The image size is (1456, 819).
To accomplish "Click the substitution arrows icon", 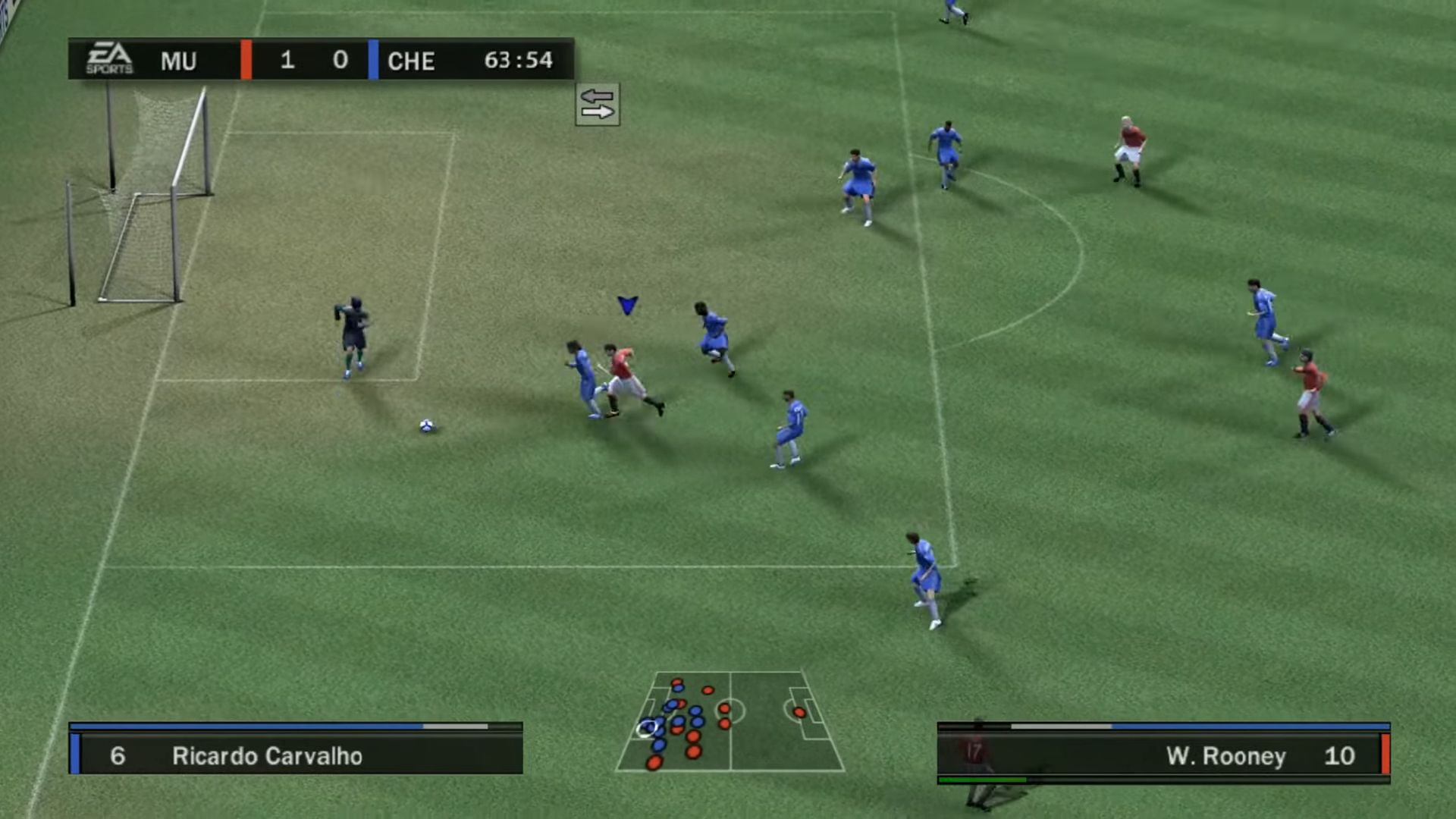I will [x=597, y=105].
